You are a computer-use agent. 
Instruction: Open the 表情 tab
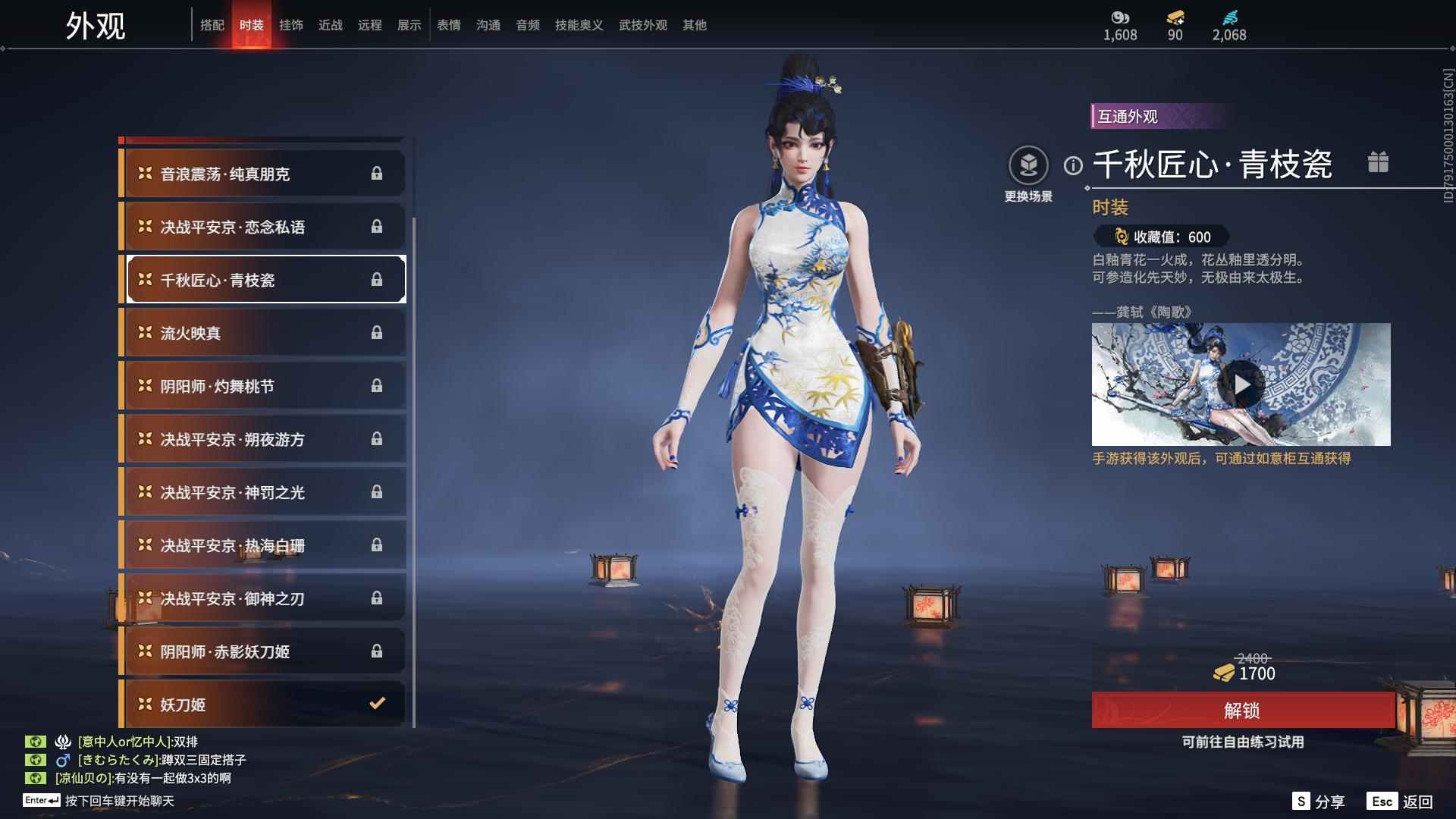[449, 24]
